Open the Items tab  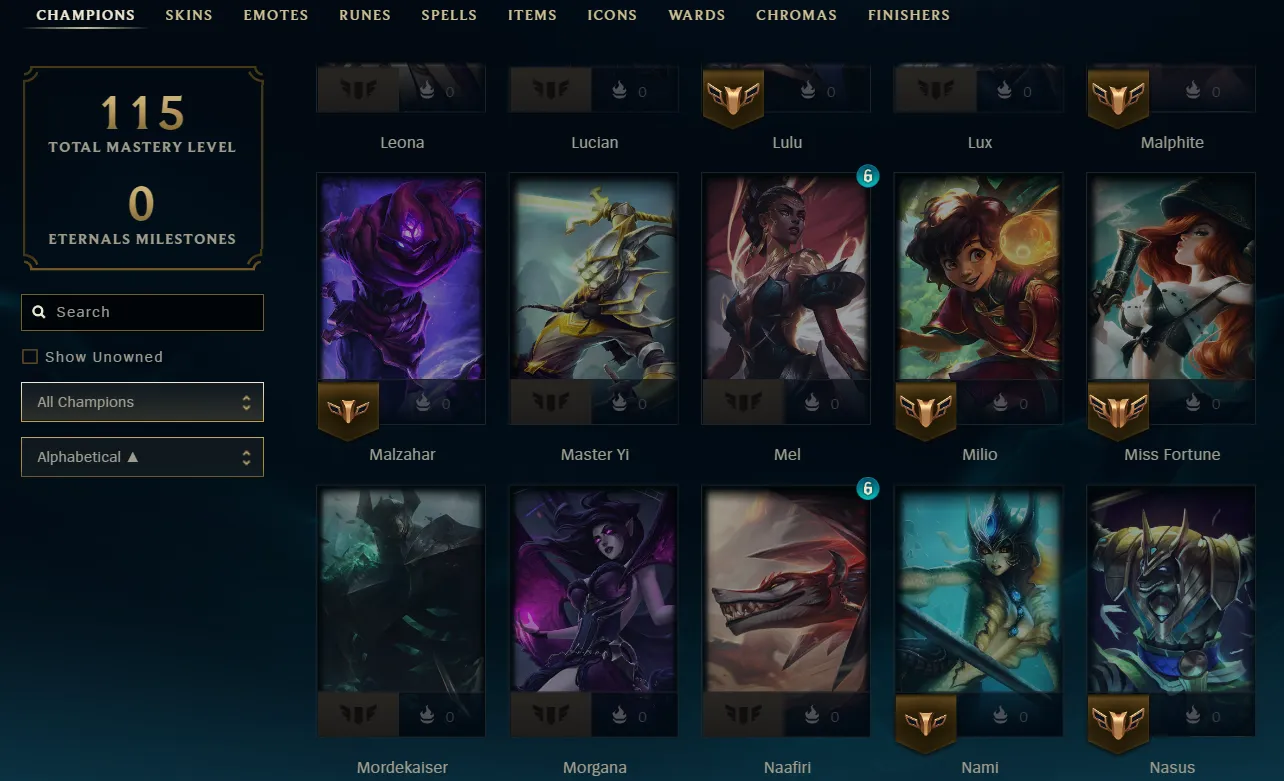click(x=532, y=15)
